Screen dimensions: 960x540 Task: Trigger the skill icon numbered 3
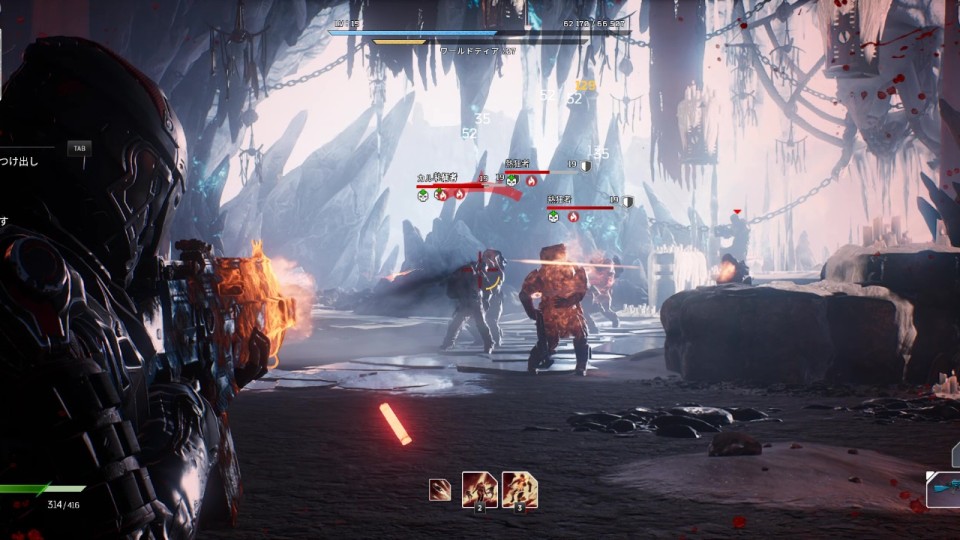click(x=520, y=489)
